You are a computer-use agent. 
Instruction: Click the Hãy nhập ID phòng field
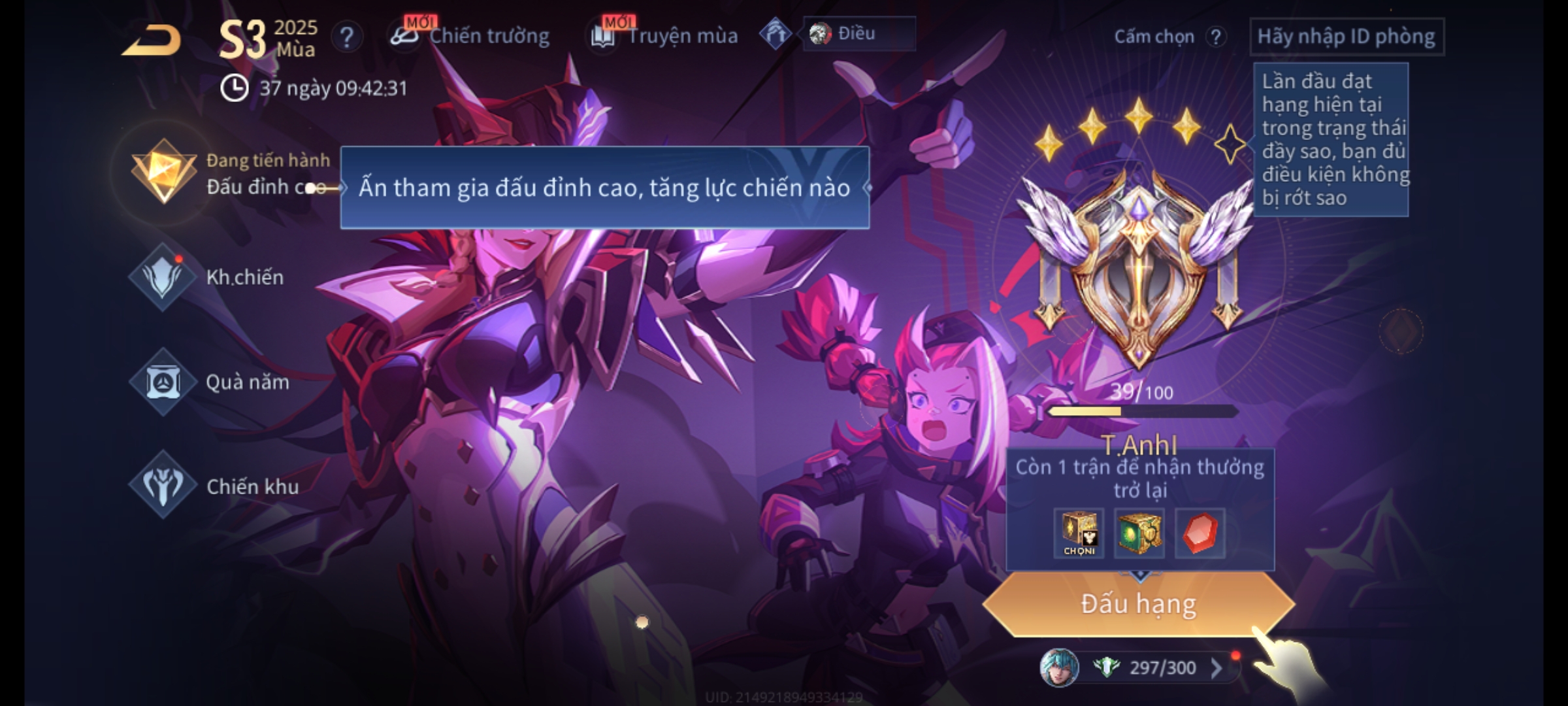click(1346, 37)
